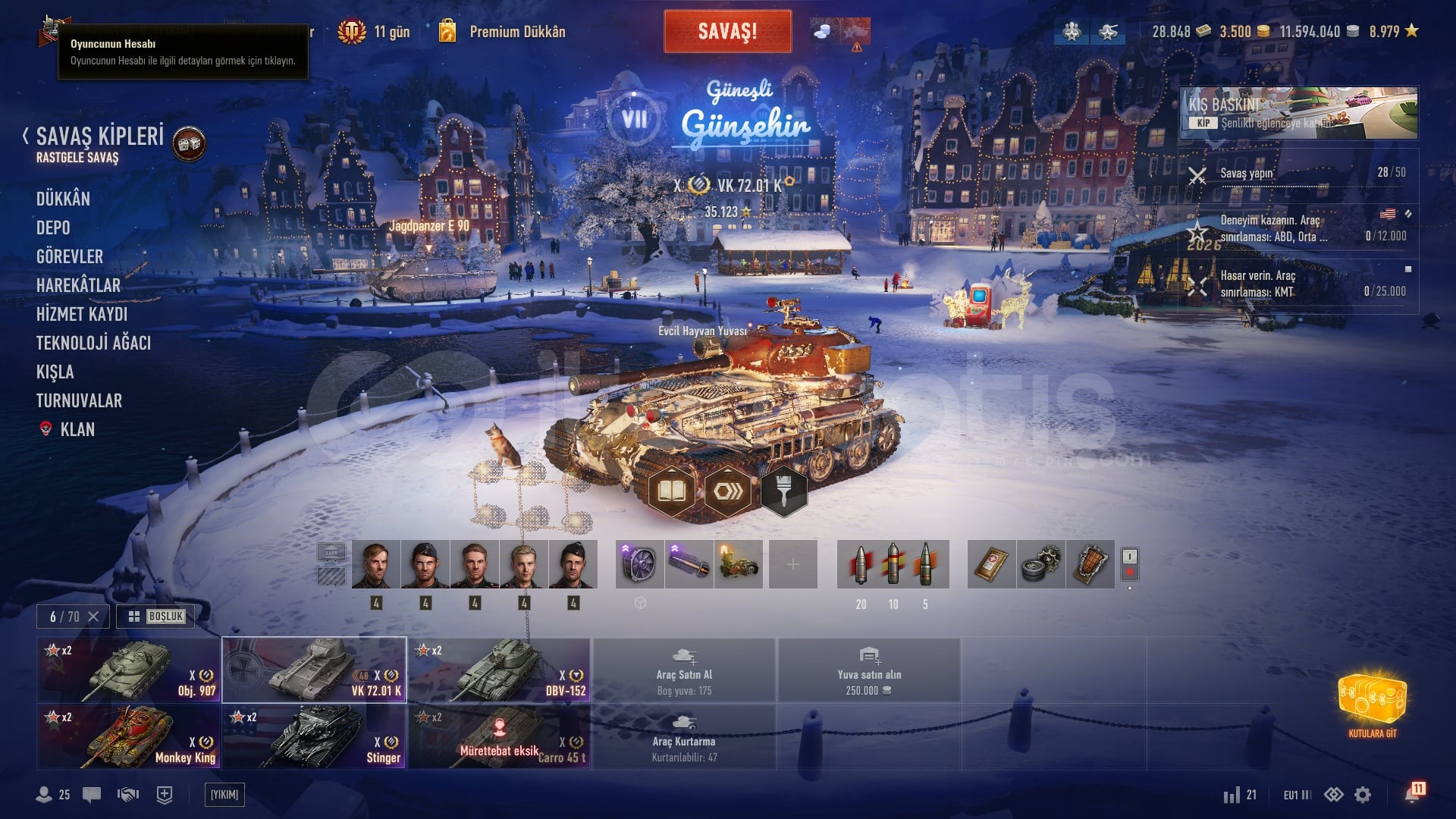This screenshot has width=1456, height=819.
Task: Open the game settings gear icon
Action: coord(1363,795)
